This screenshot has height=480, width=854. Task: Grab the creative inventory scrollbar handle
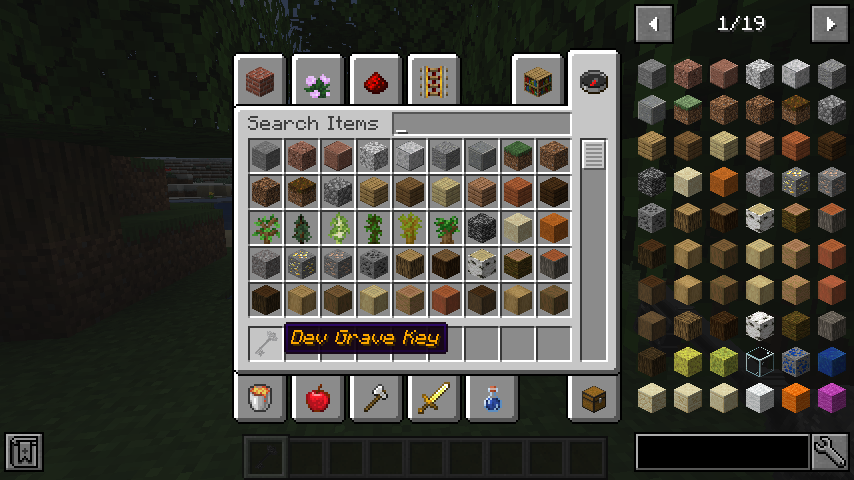(x=594, y=155)
